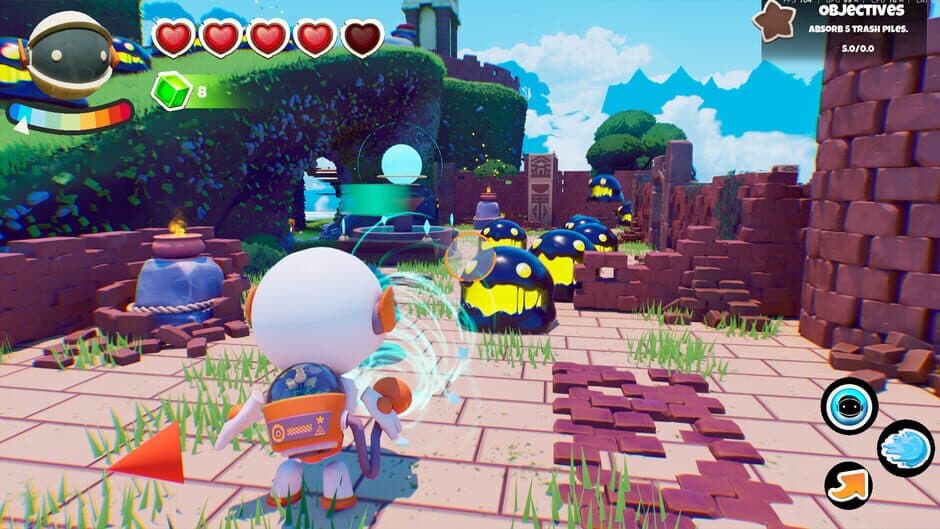This screenshot has height=529, width=940.
Task: Trigger the orange arrow dash ability
Action: pyautogui.click(x=848, y=484)
